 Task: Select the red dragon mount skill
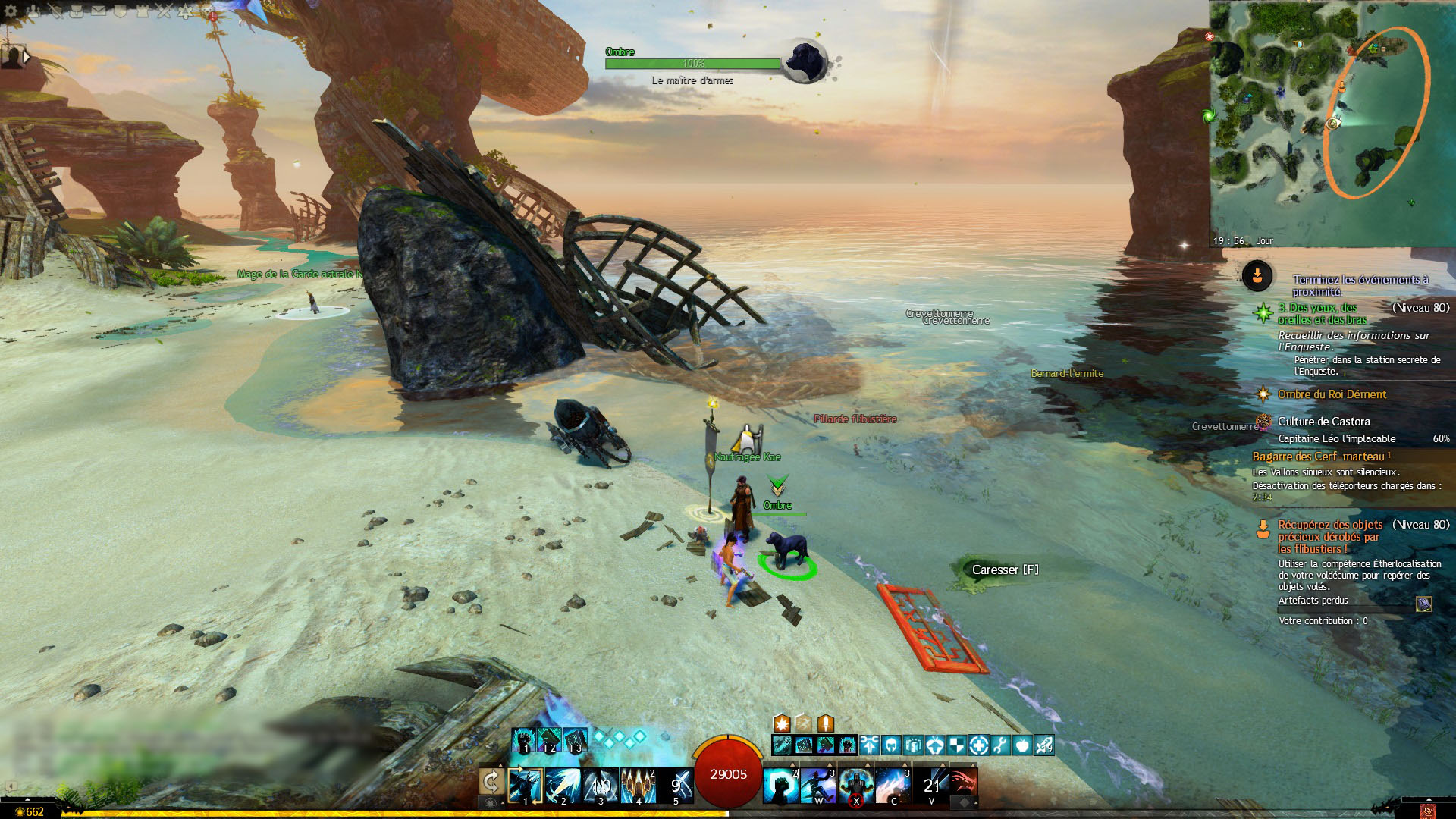coord(962,786)
